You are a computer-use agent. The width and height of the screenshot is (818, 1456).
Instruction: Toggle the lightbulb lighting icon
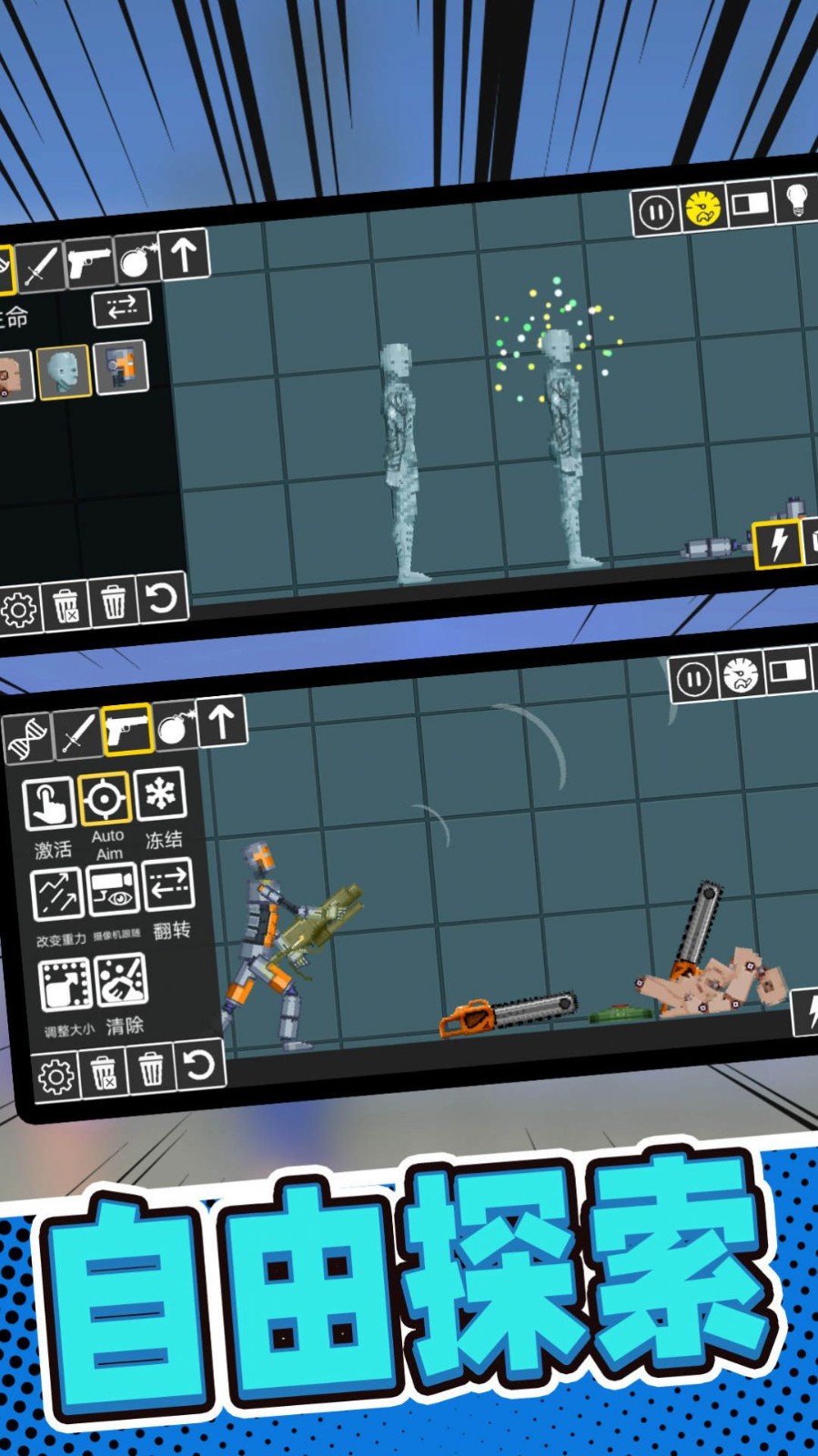796,199
